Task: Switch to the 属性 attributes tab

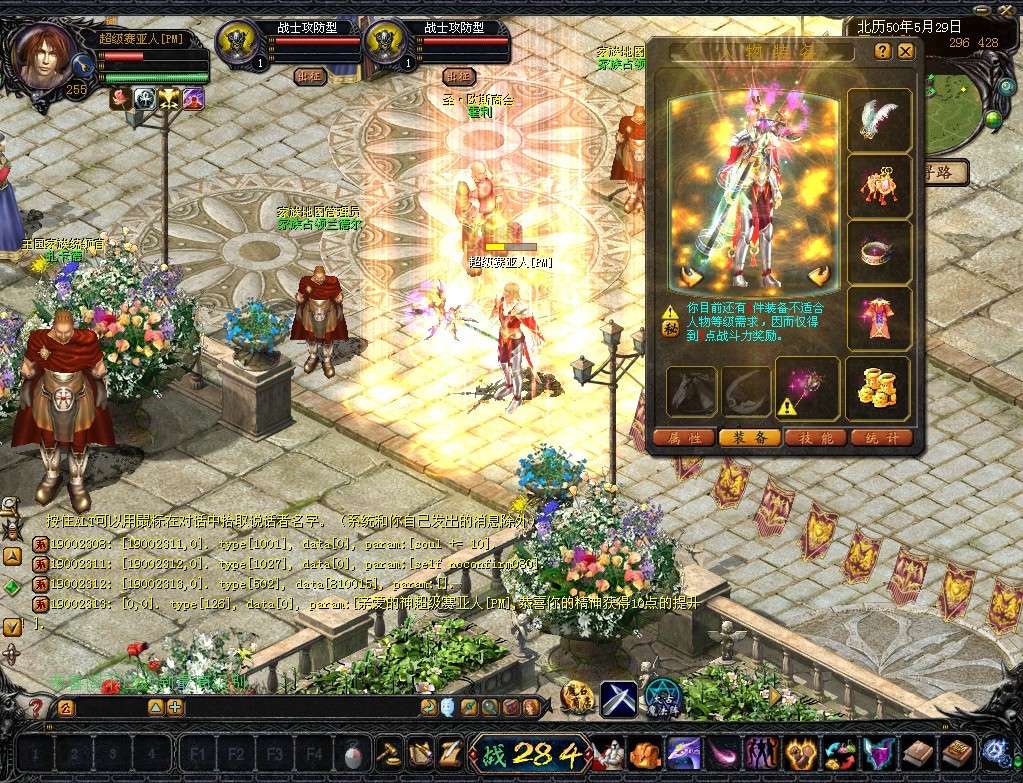Action: pyautogui.click(x=684, y=437)
